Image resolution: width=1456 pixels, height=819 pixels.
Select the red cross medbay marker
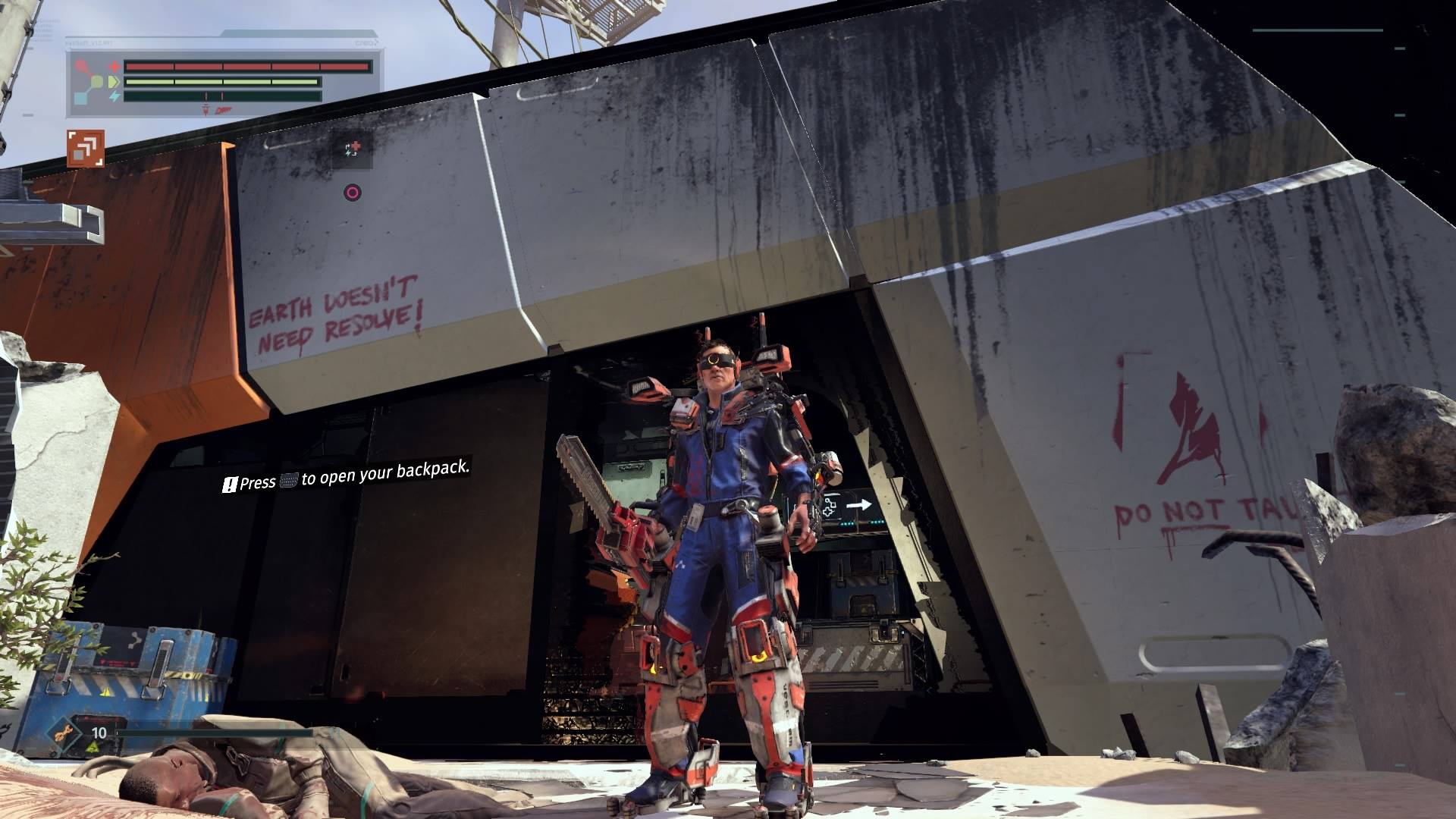pos(355,148)
